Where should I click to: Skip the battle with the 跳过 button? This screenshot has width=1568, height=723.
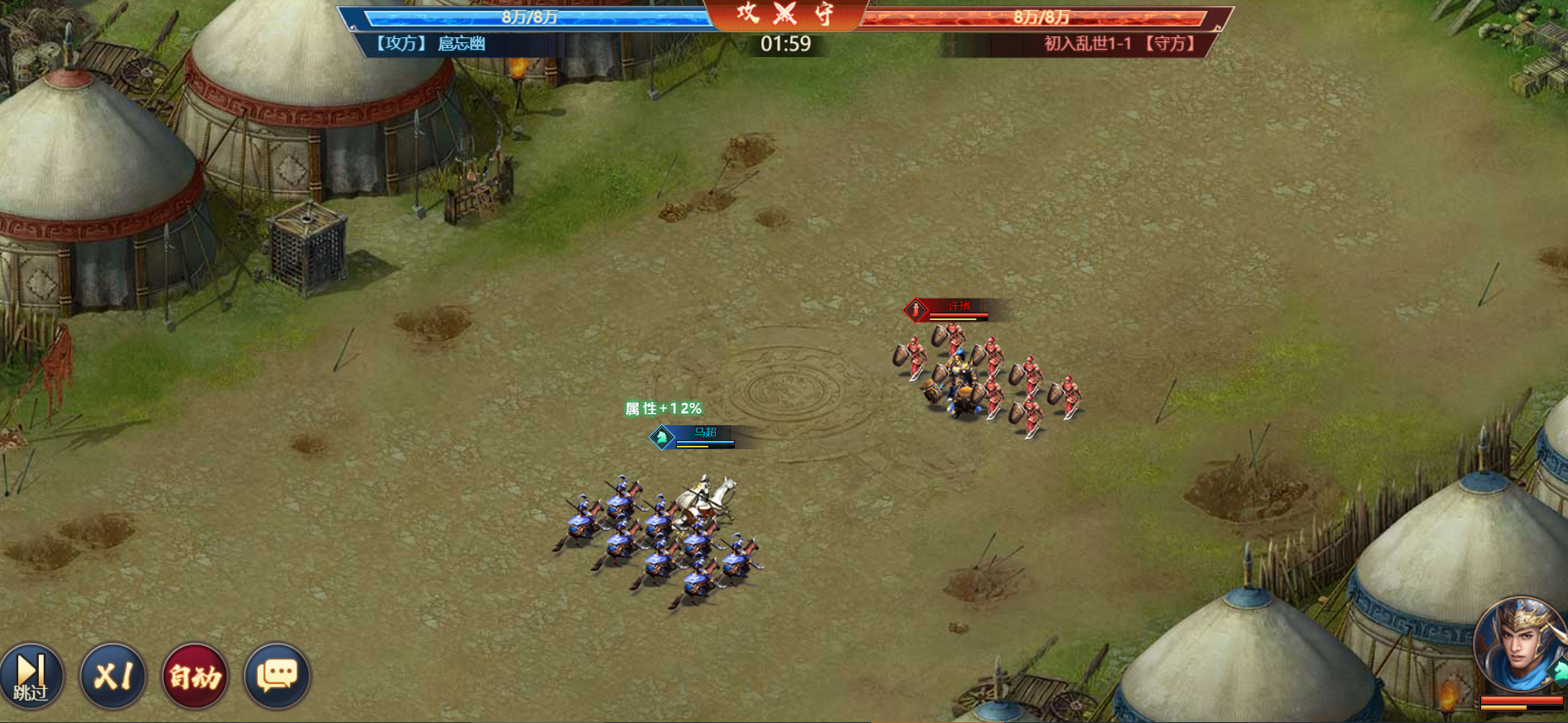coord(31,677)
